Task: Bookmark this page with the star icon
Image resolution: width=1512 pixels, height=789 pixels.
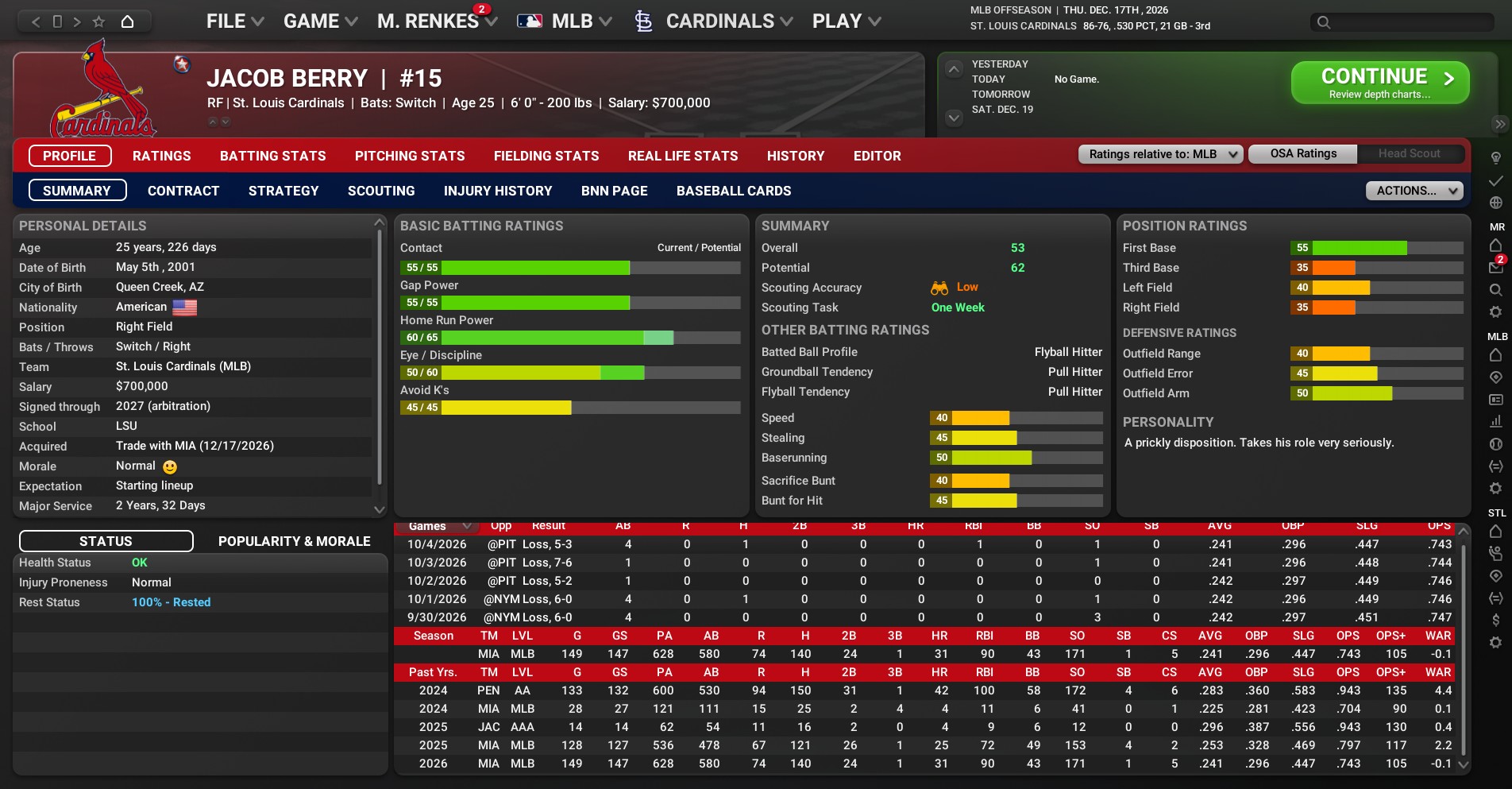Action: tap(98, 21)
